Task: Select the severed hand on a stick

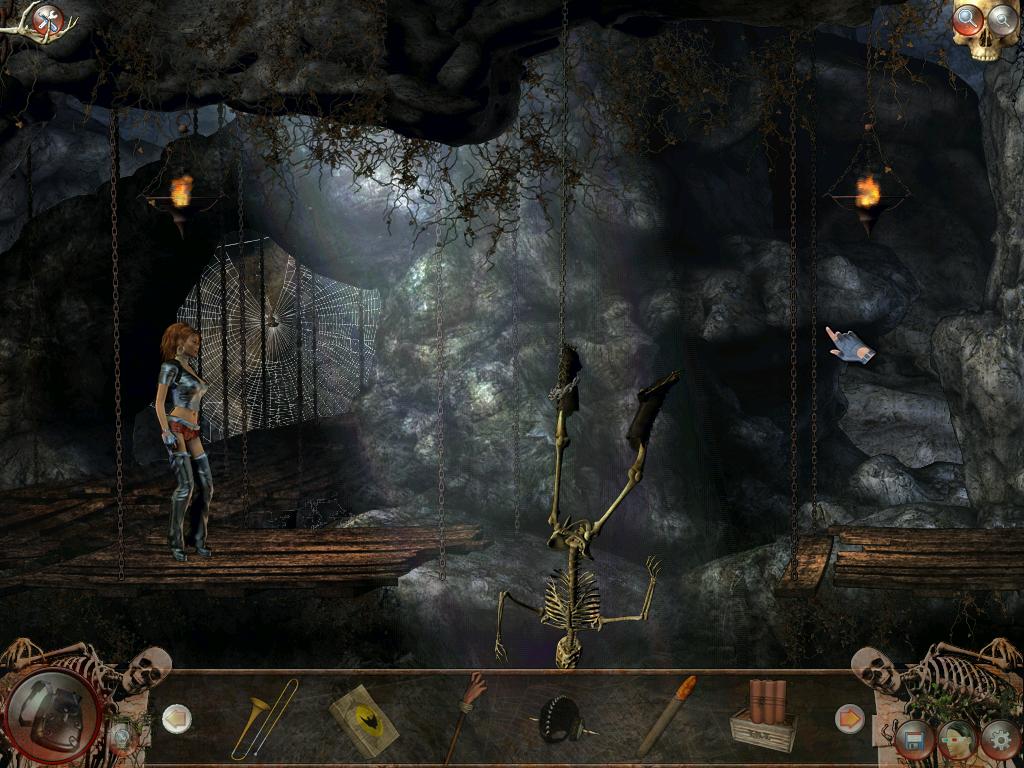Action: pos(464,716)
